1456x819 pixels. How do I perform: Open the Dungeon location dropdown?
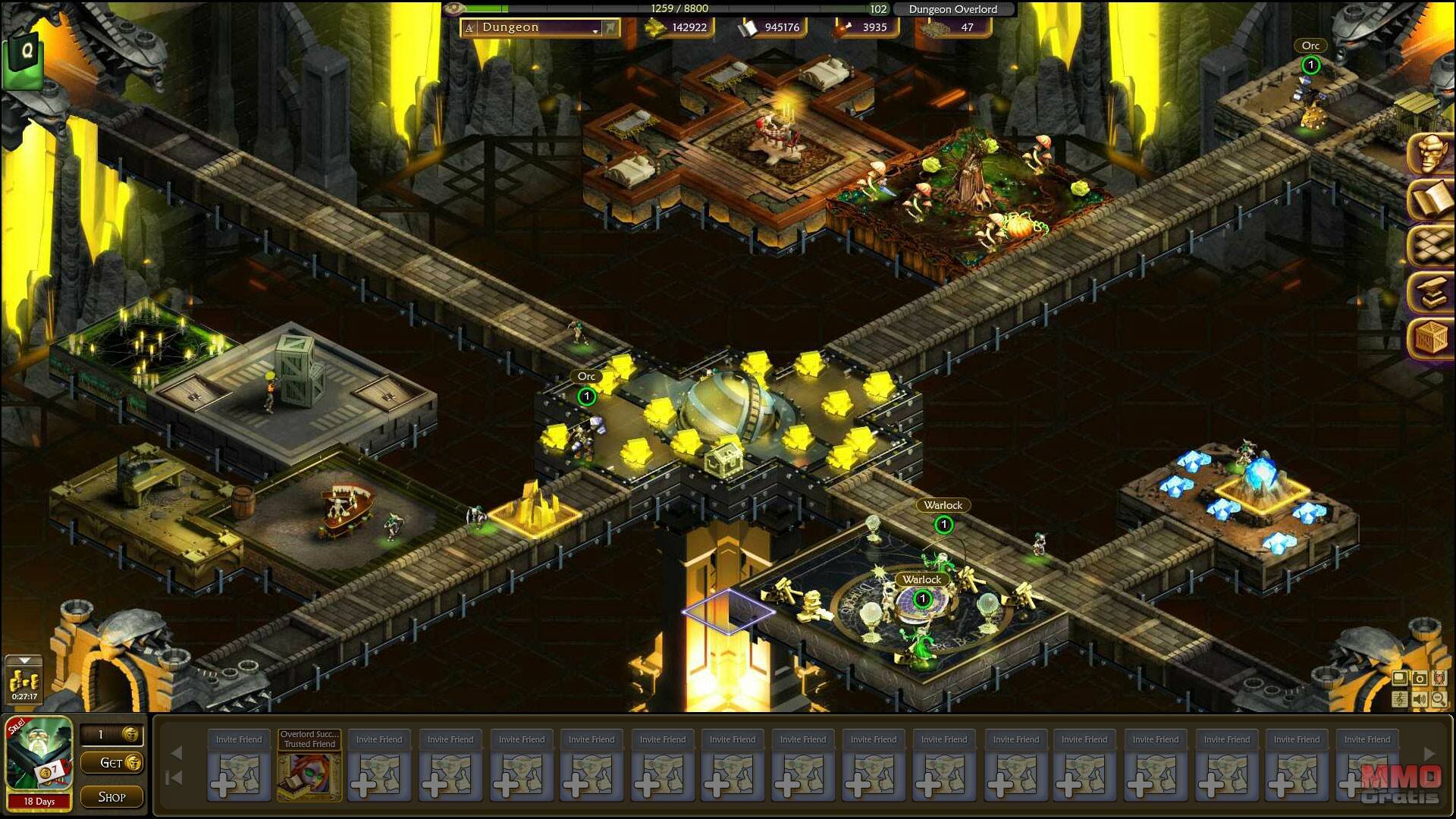(x=595, y=29)
